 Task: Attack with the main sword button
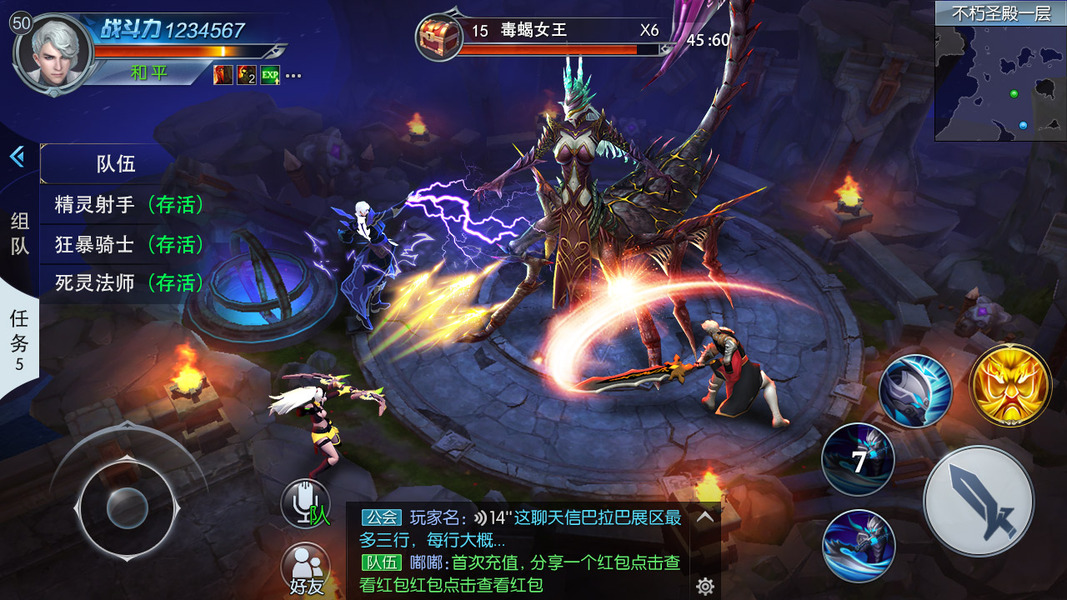click(x=977, y=501)
